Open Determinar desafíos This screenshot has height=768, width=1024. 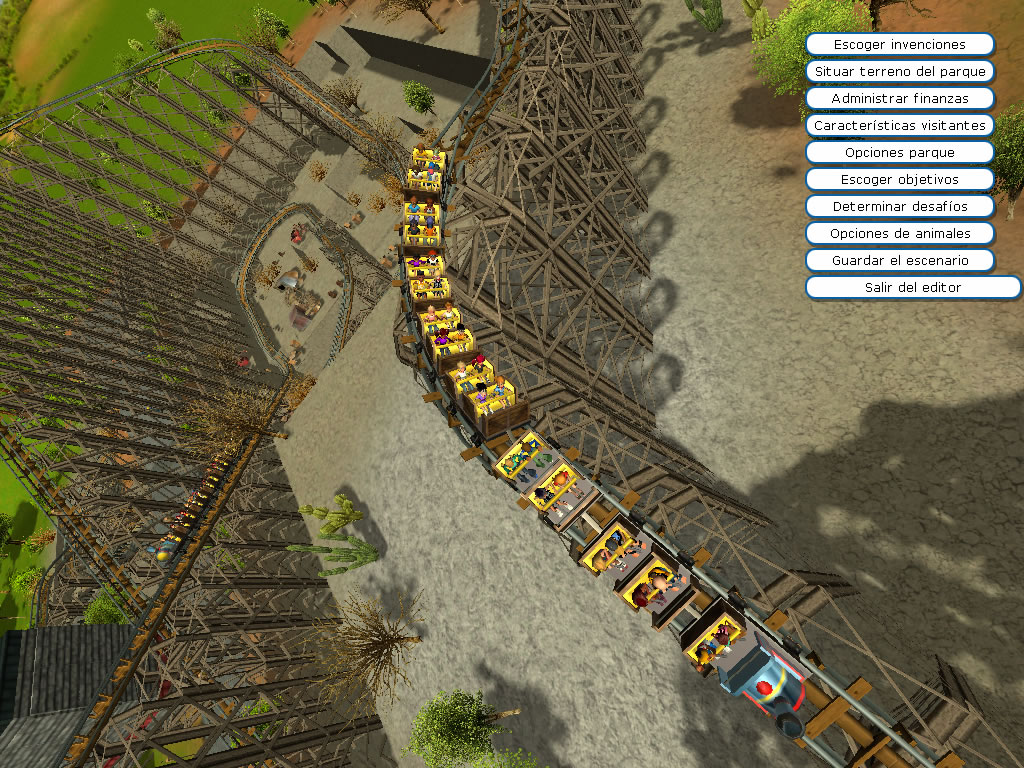tap(899, 207)
